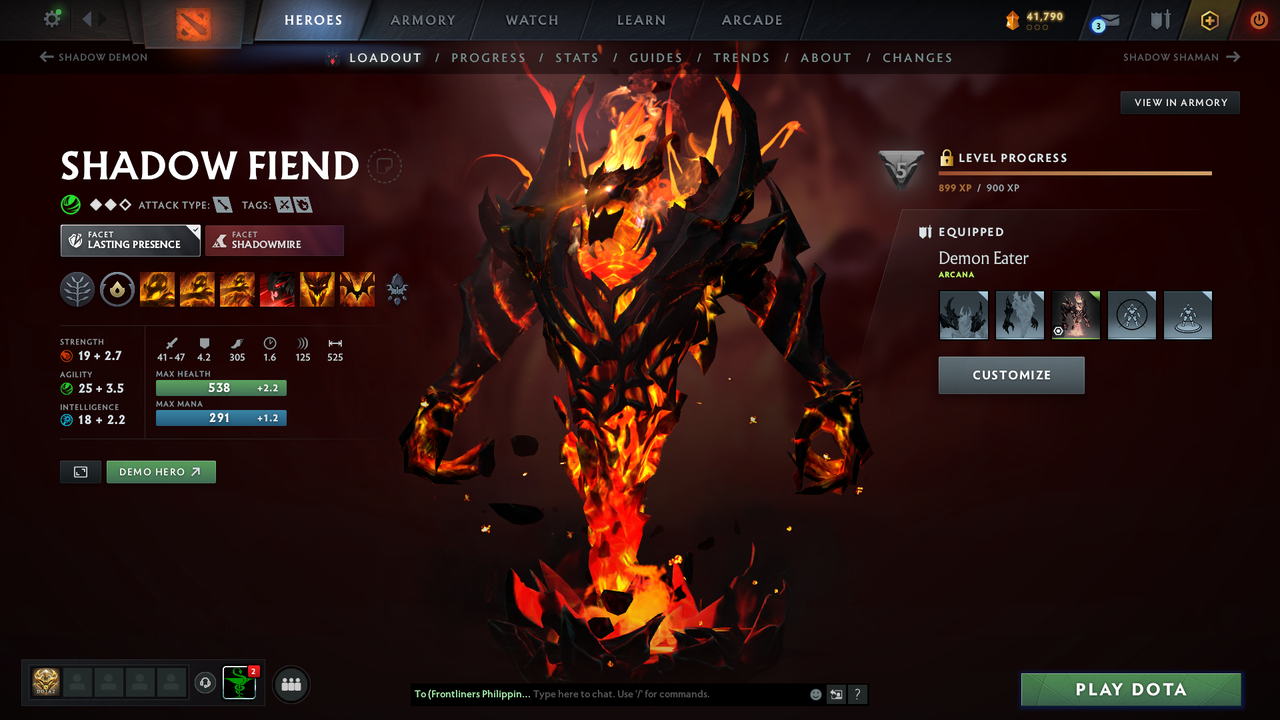
Task: Click the level progress XP bar
Action: [x=1075, y=172]
